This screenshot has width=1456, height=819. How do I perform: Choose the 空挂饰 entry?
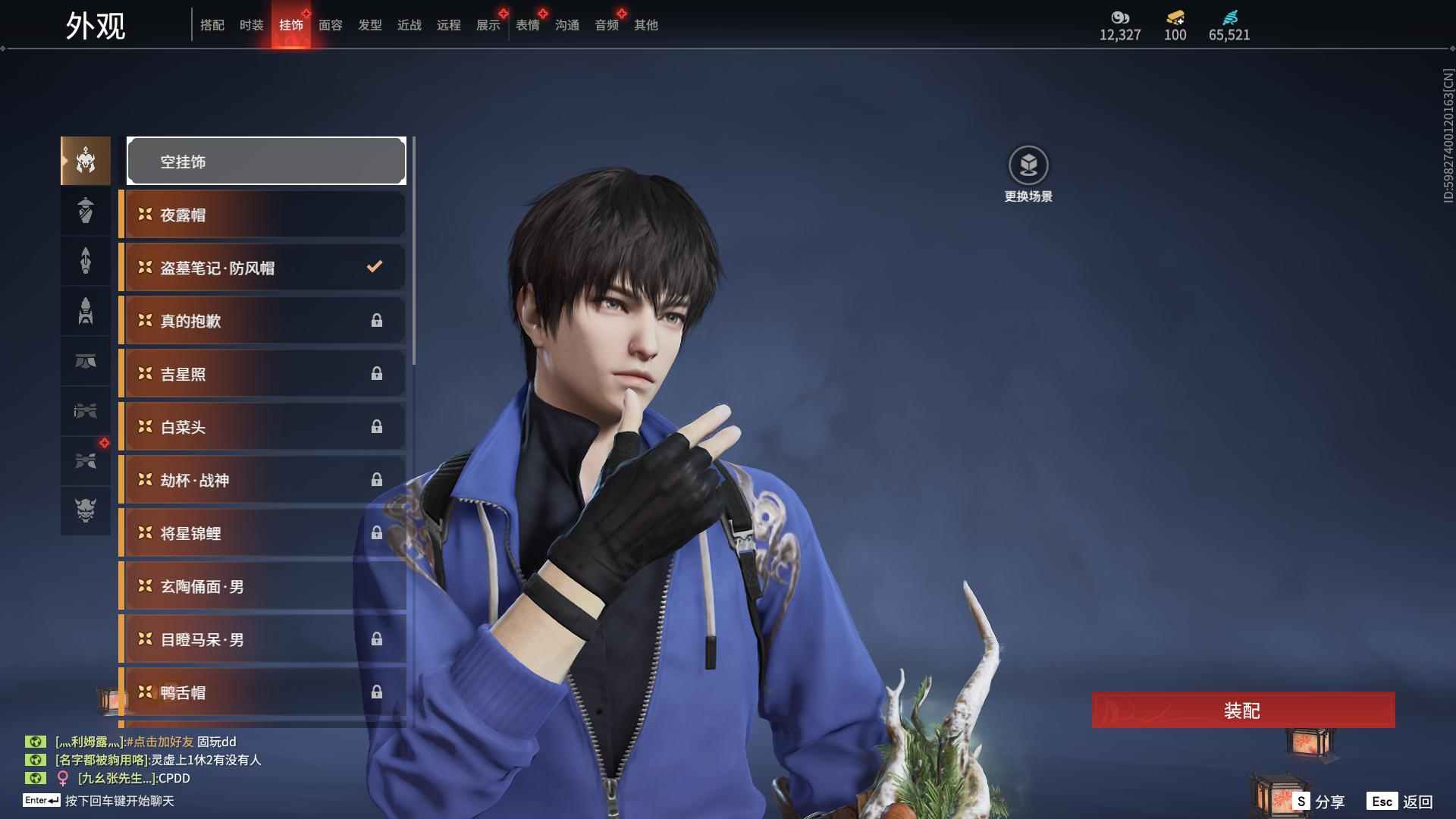[266, 161]
